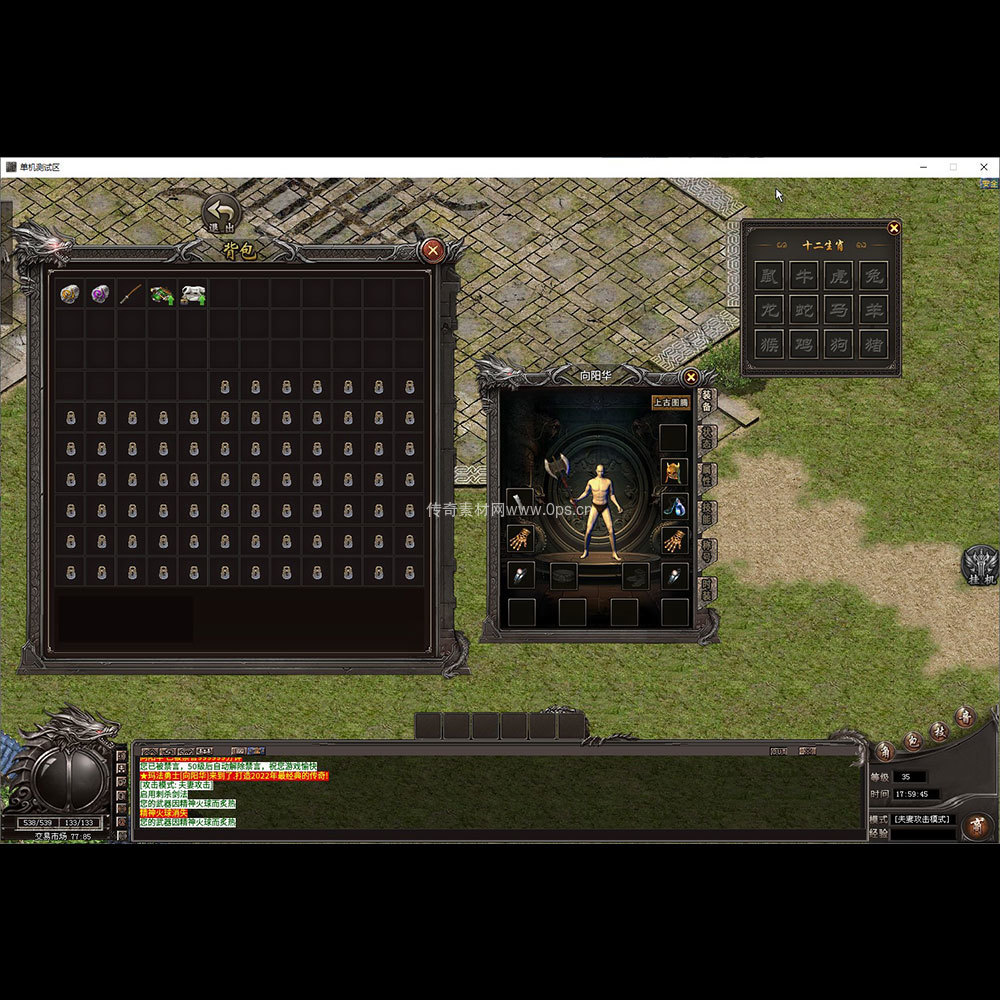Close the 向阳华 character window
The image size is (1000, 1000).
click(690, 377)
